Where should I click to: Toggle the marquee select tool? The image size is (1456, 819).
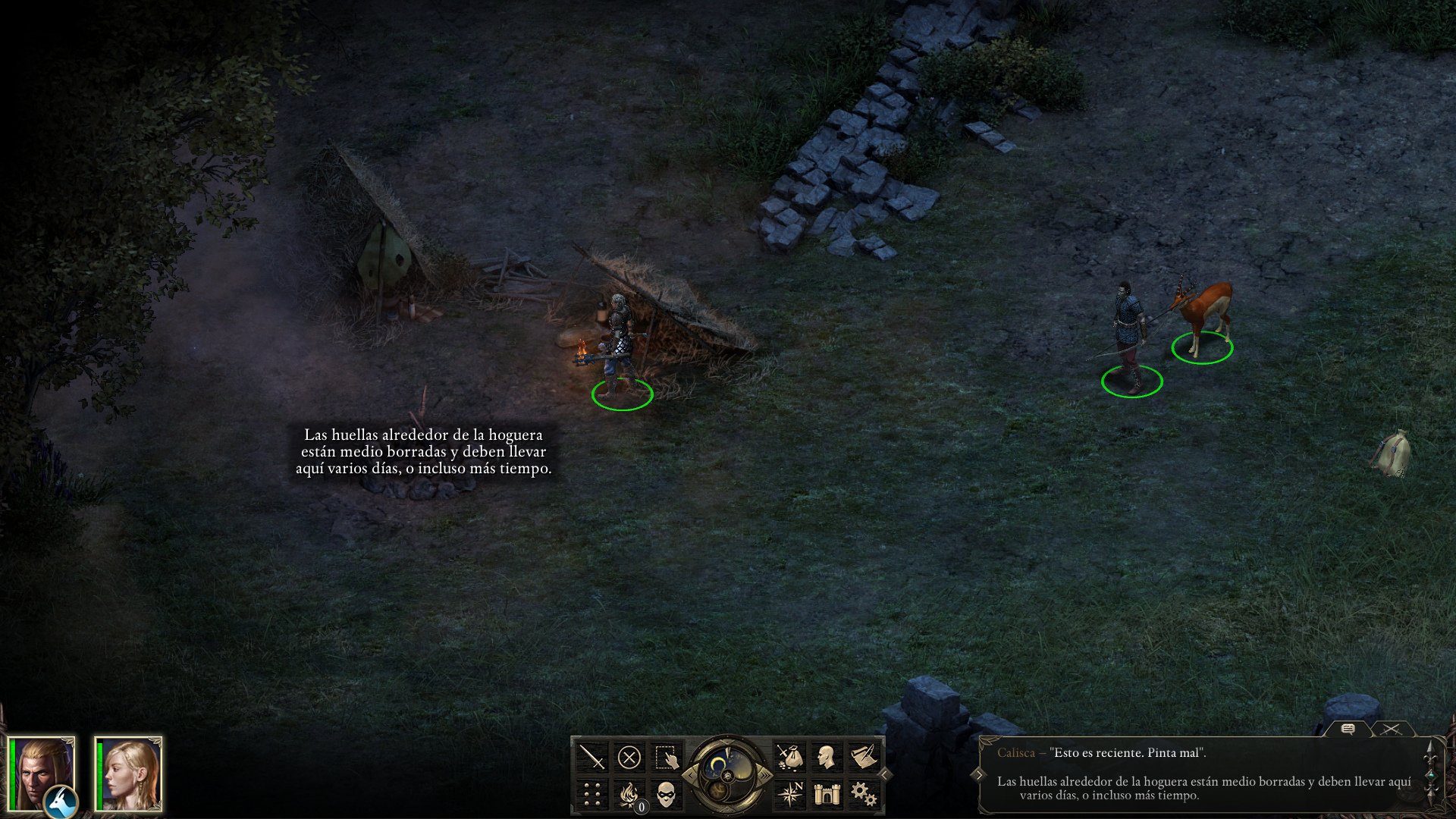pos(666,757)
